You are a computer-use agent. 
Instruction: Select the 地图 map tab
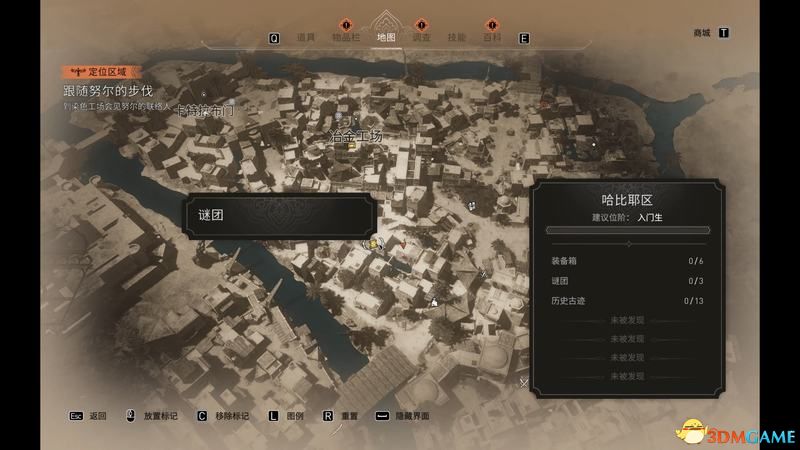[x=386, y=37]
